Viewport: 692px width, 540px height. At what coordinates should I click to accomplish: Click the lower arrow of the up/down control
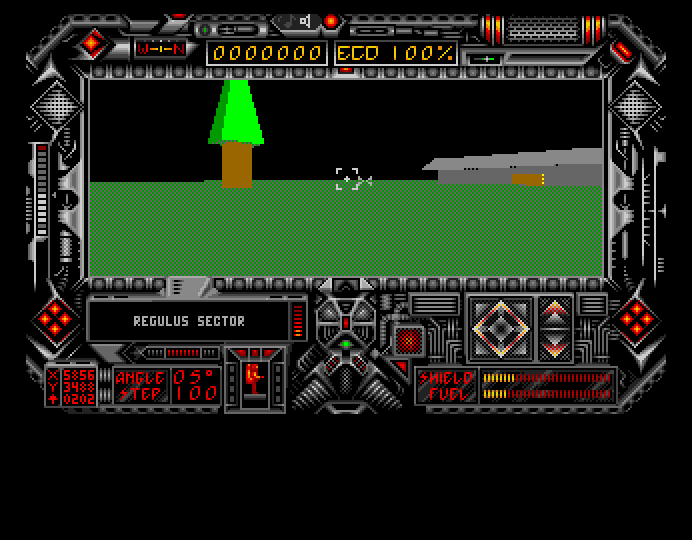[556, 344]
